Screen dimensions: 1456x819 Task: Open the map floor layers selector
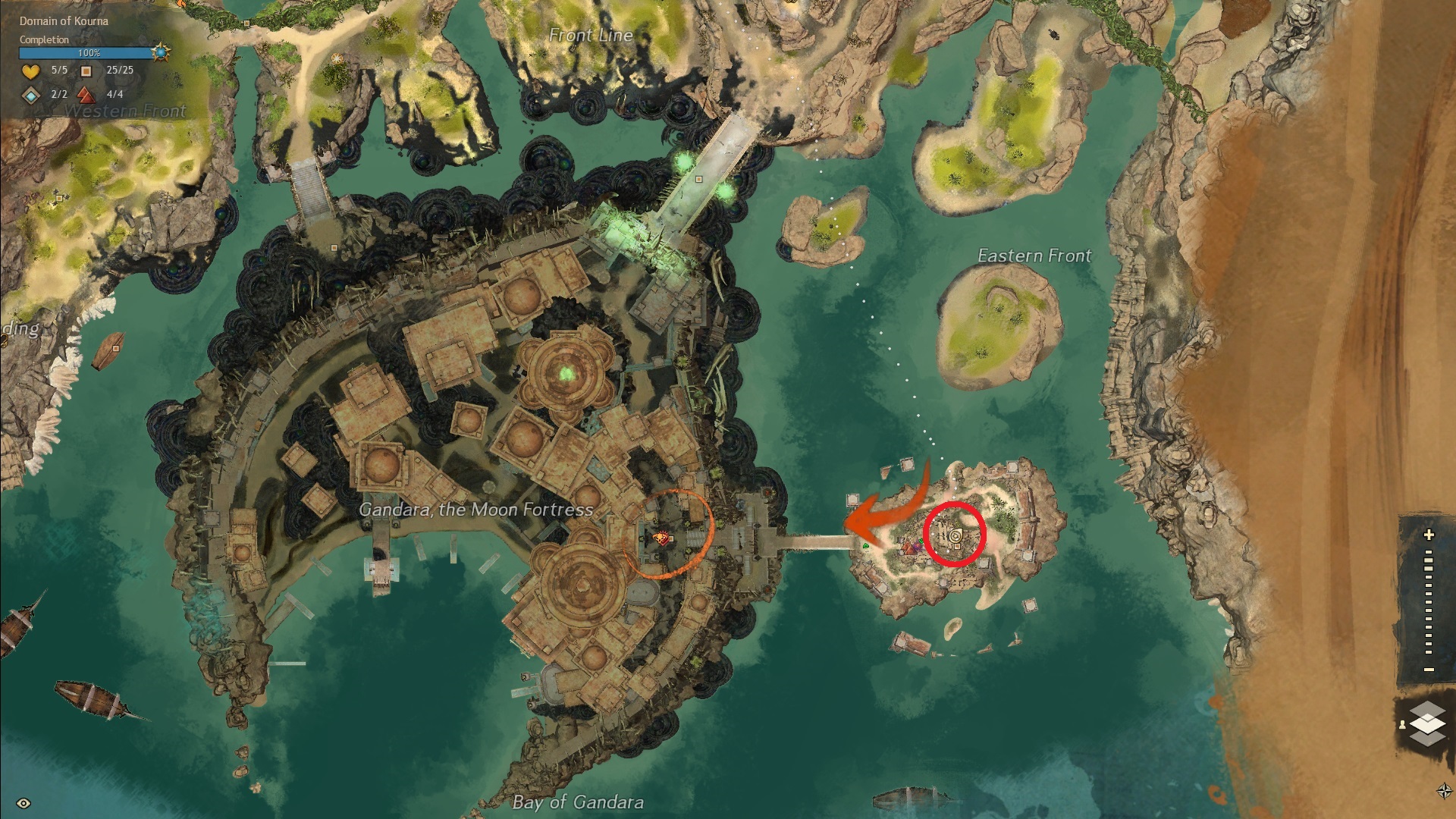click(x=1427, y=723)
